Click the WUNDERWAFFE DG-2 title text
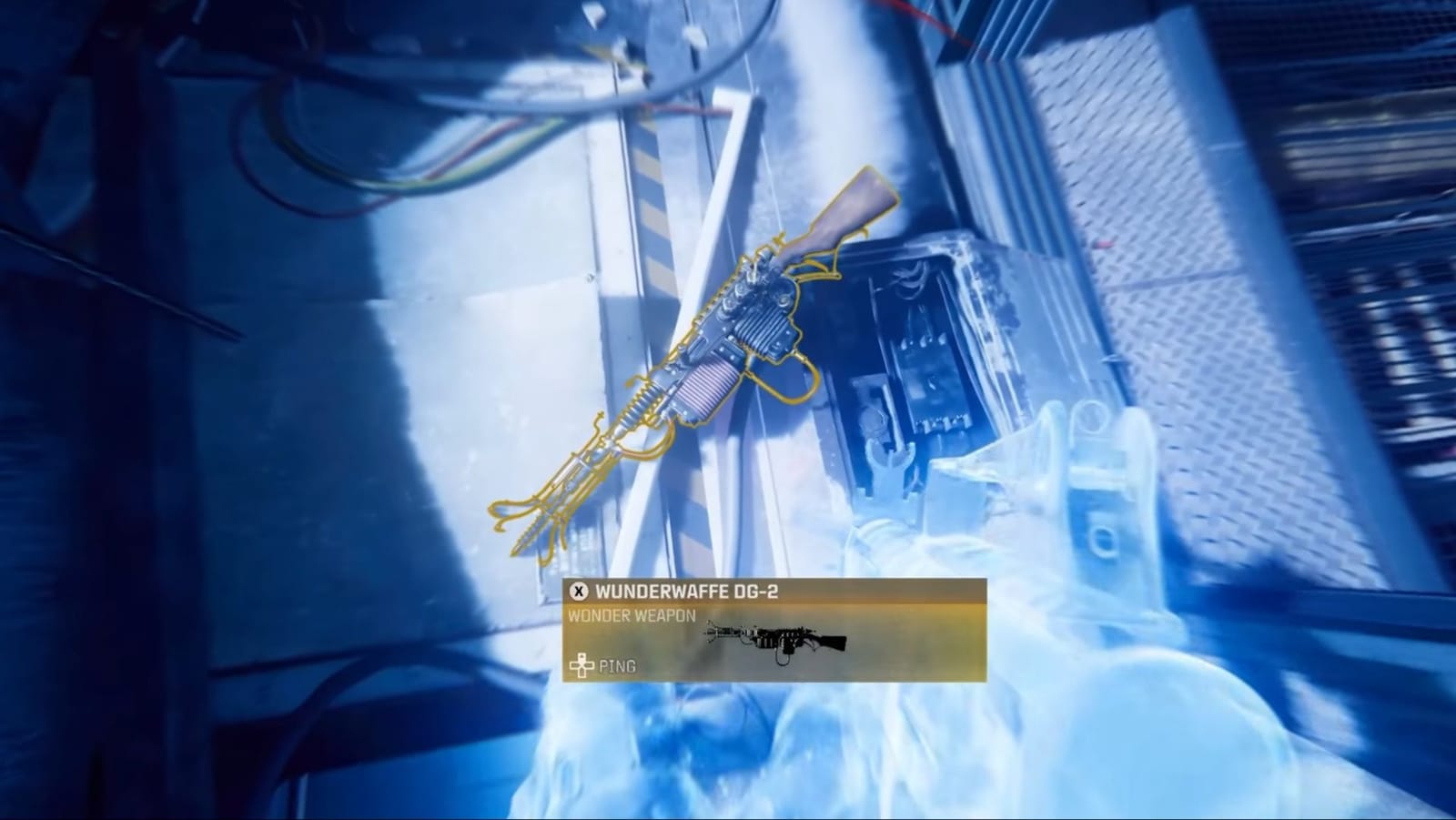This screenshot has height=820, width=1456. click(x=692, y=592)
